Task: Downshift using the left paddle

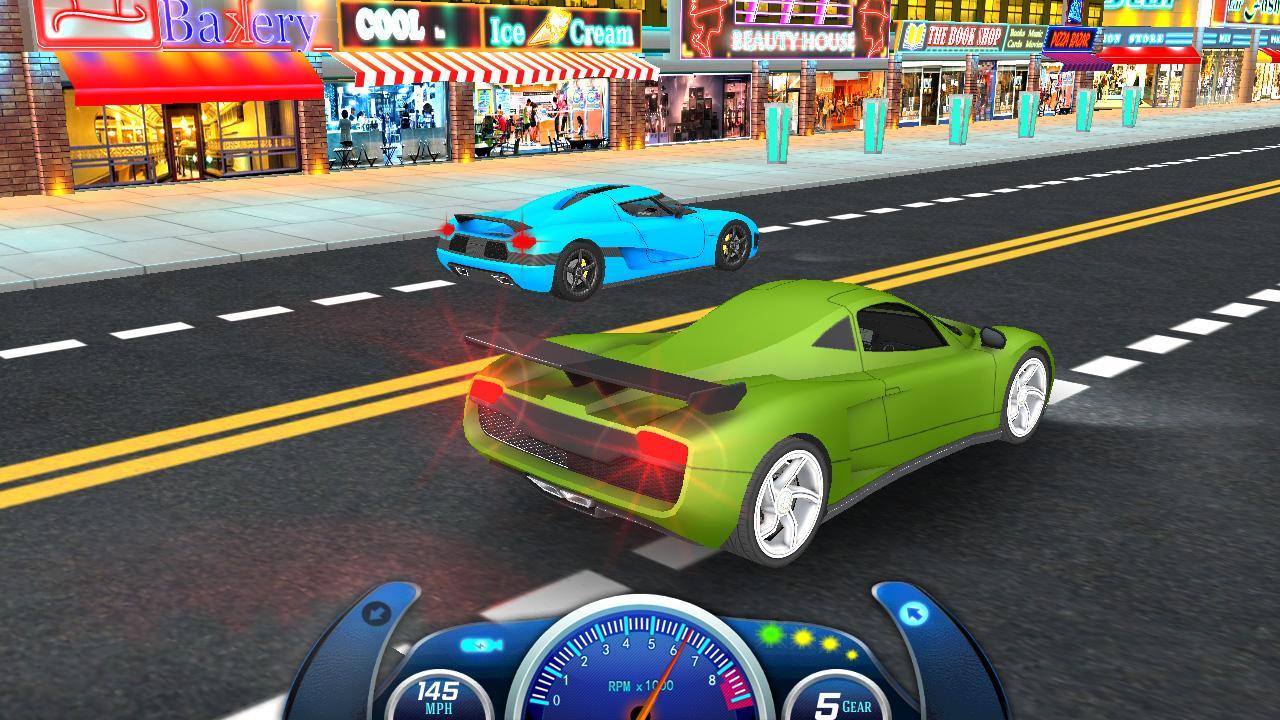Action: 377,614
